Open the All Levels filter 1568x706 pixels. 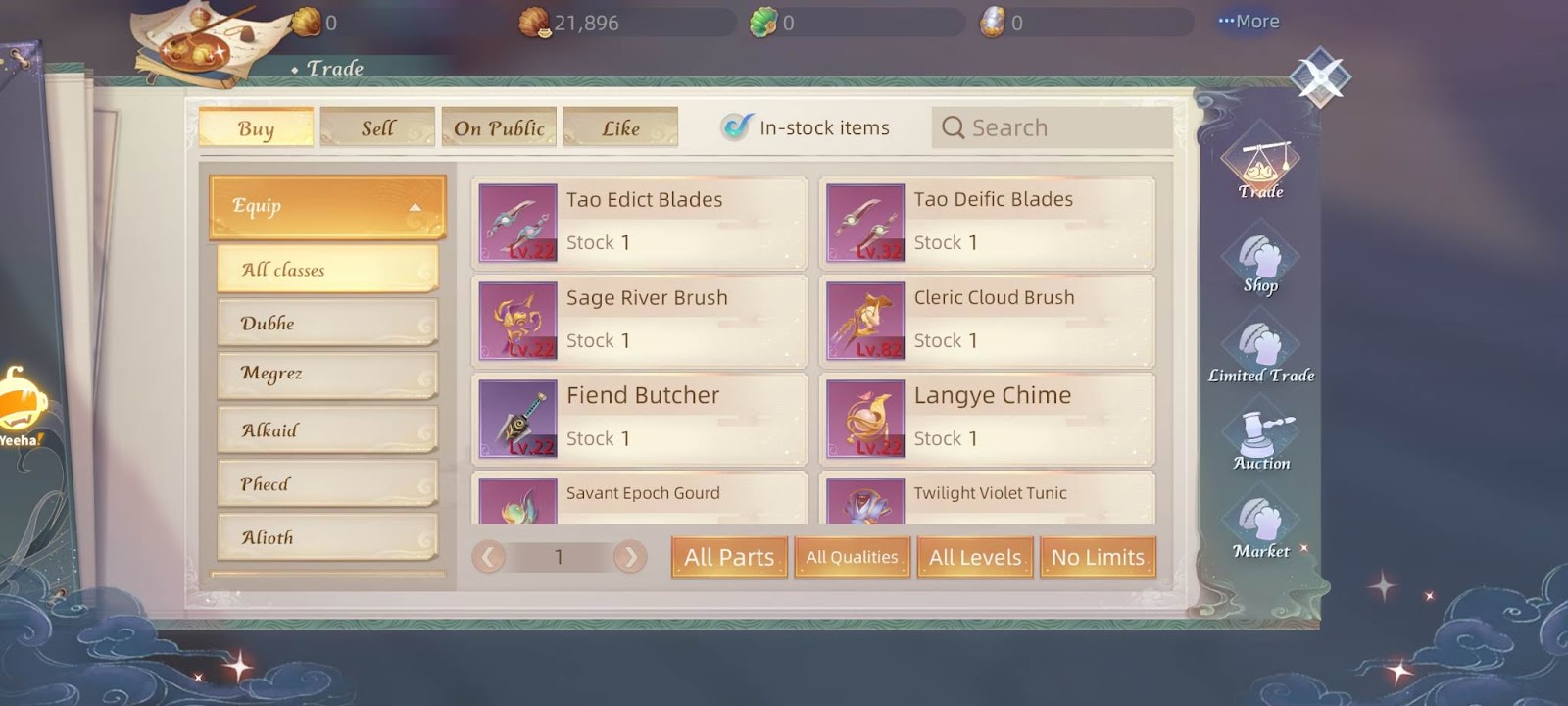point(975,557)
